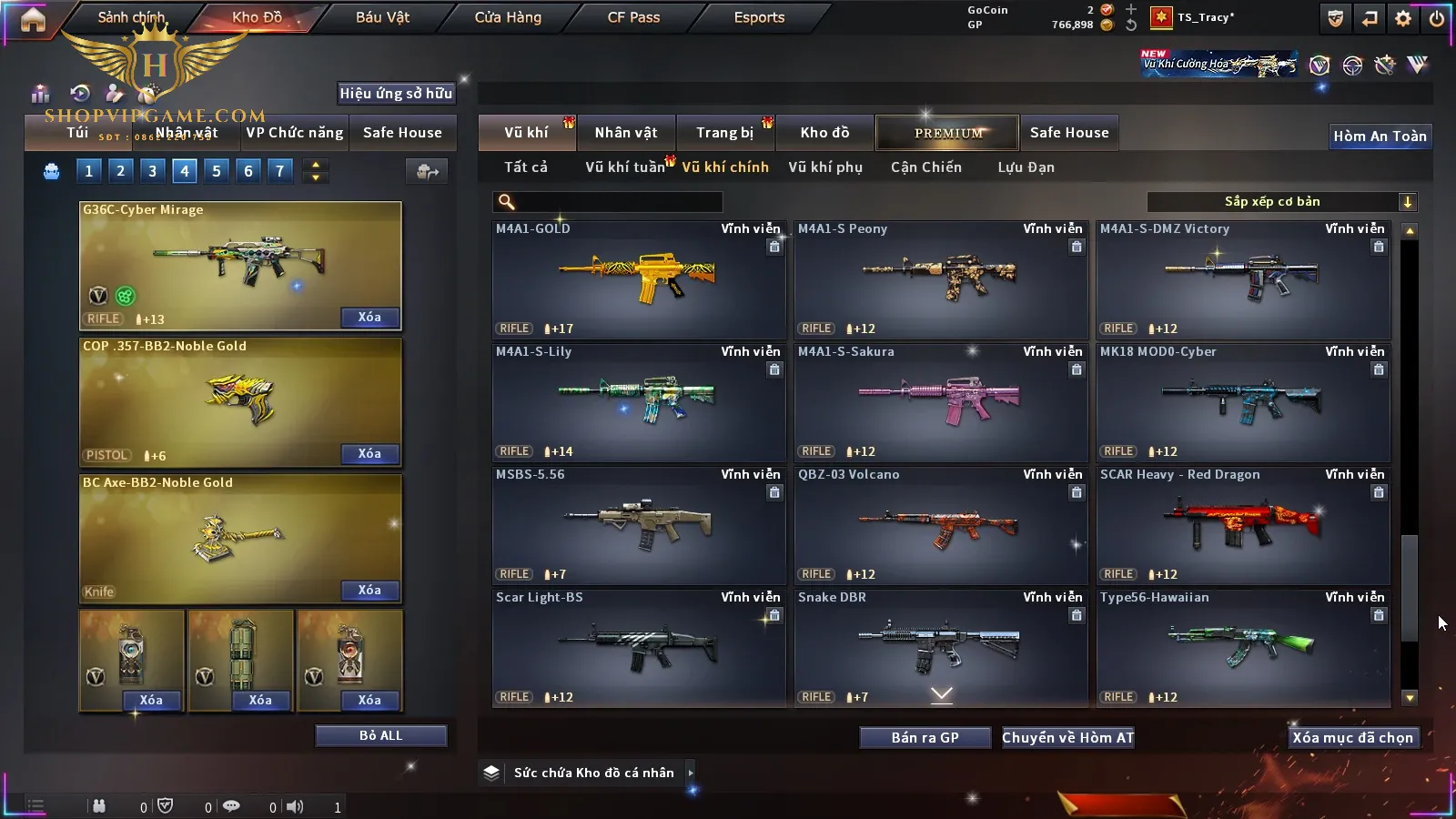Switch to the Nhân vật inventory tab

(x=626, y=133)
